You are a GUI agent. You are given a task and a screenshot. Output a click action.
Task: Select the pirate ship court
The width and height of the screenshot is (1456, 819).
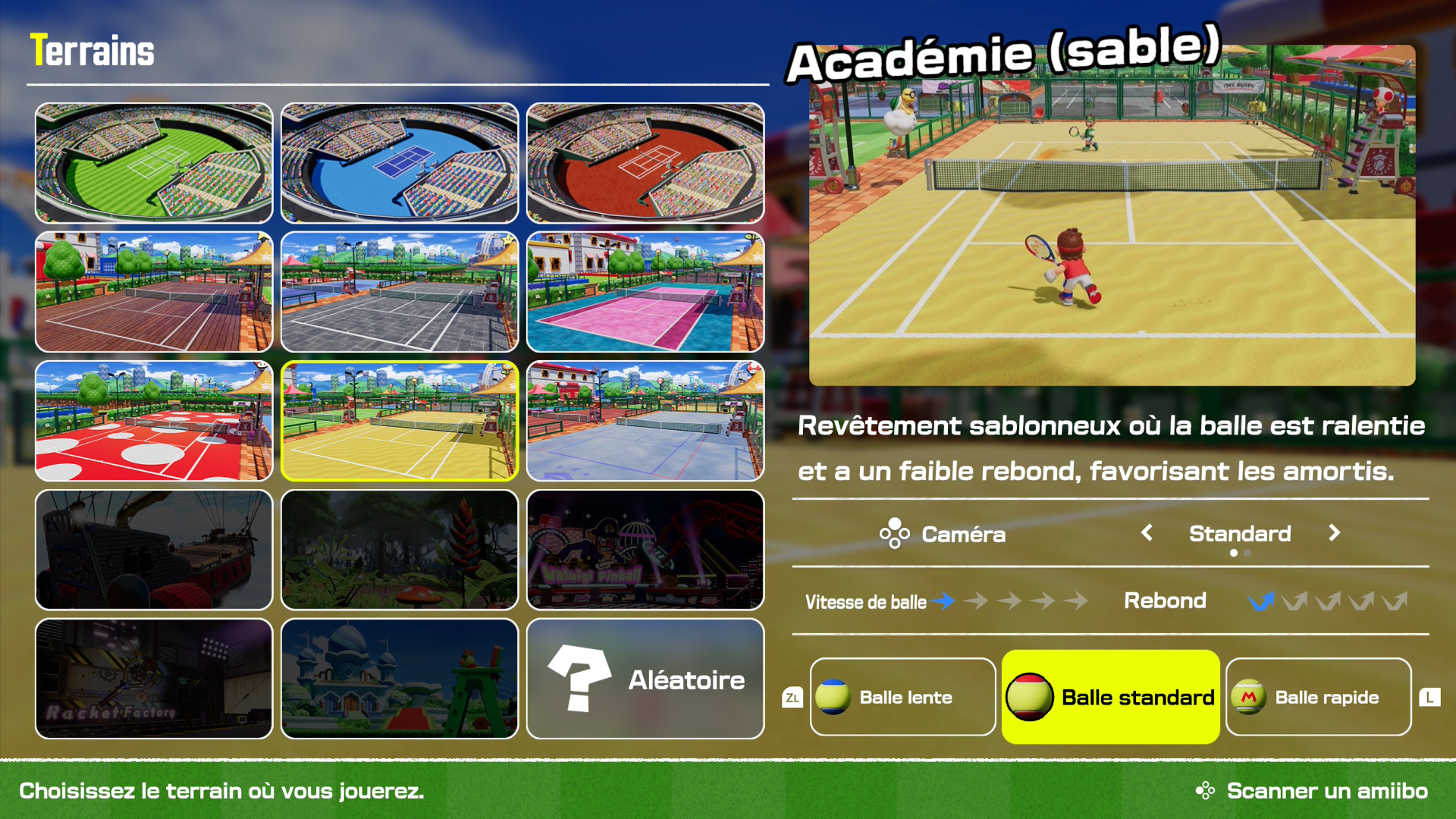pyautogui.click(x=154, y=550)
